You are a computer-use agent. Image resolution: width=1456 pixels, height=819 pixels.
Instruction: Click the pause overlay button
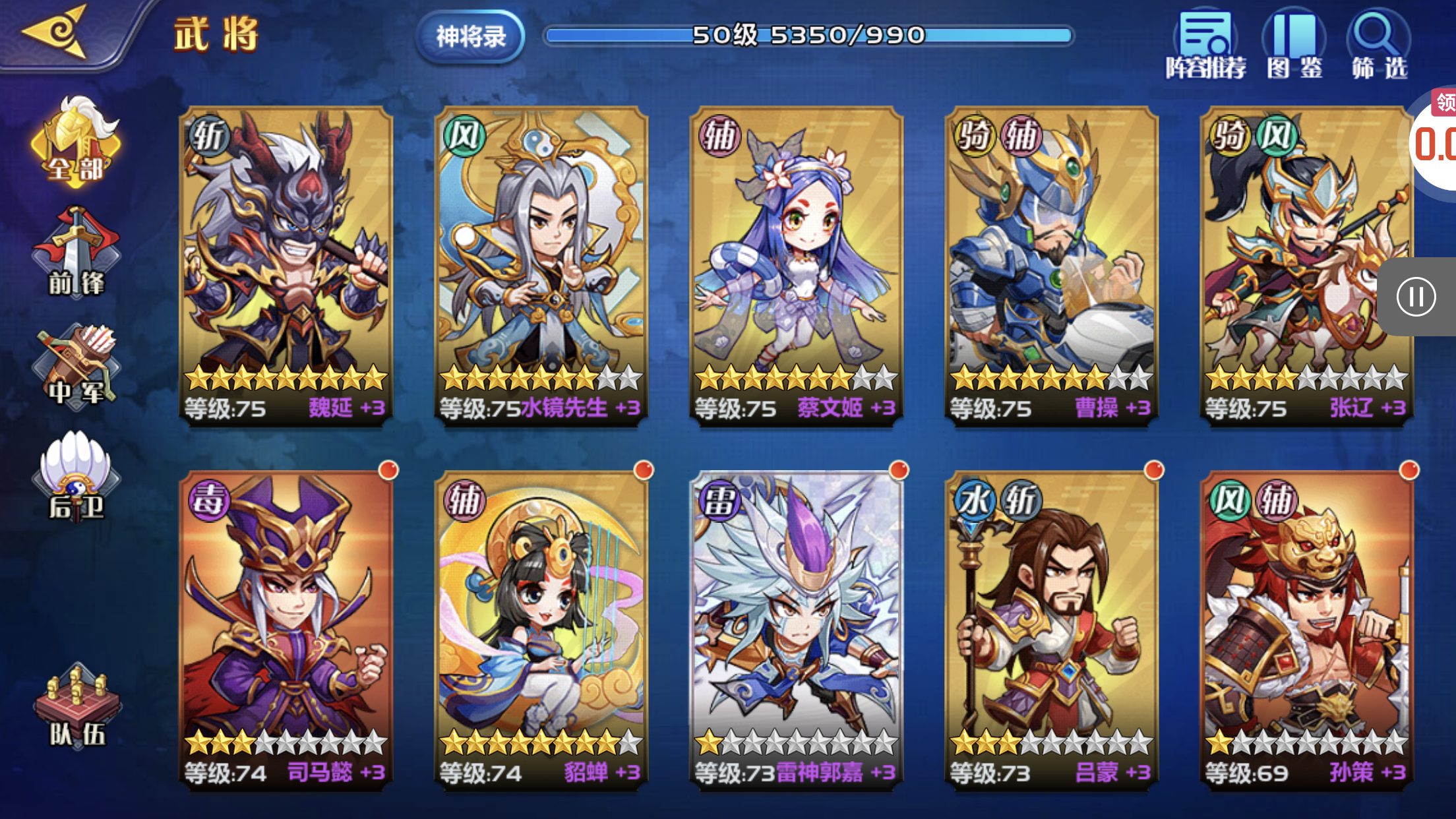coord(1416,297)
